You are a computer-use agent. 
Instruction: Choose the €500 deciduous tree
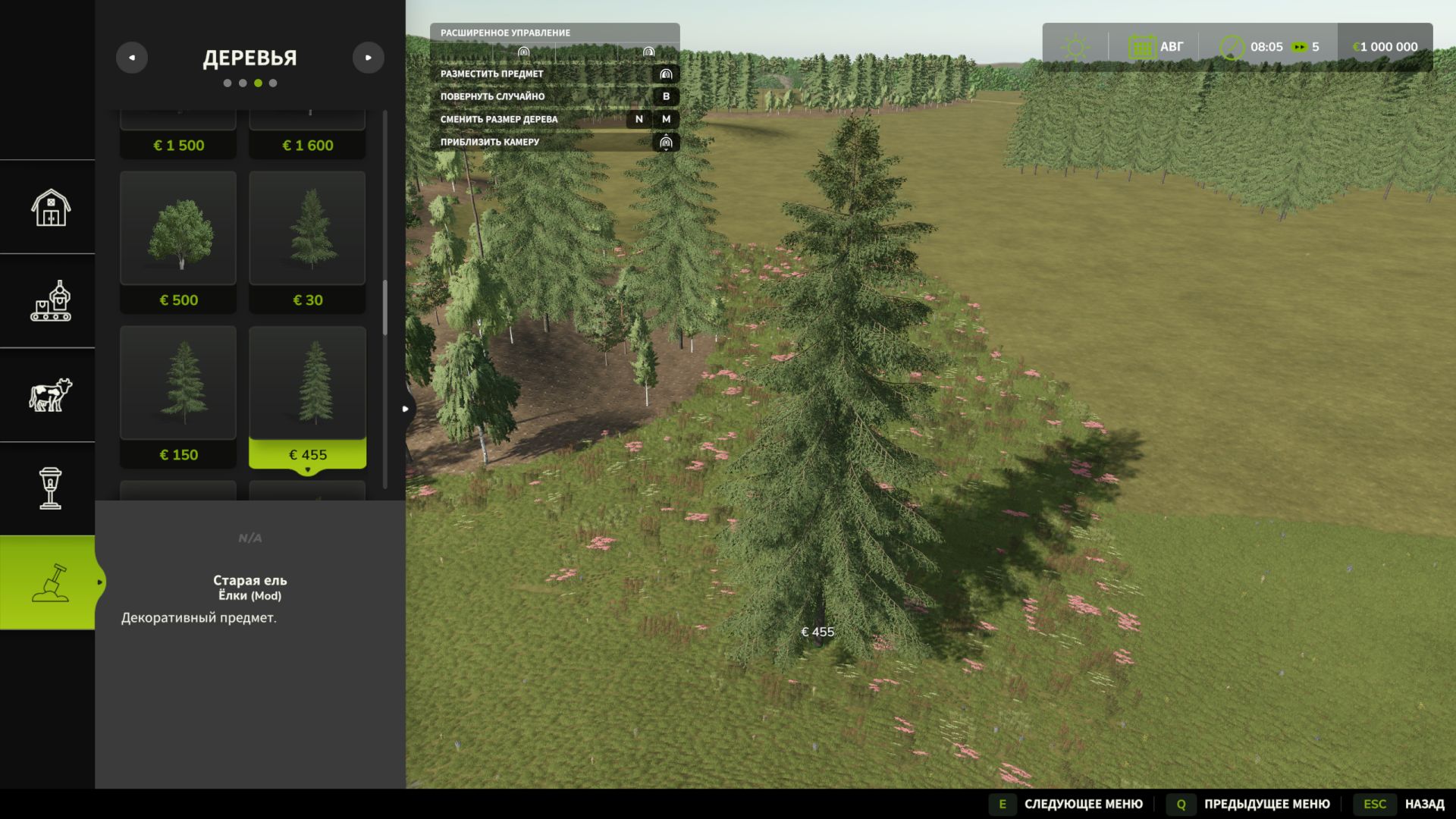click(178, 241)
